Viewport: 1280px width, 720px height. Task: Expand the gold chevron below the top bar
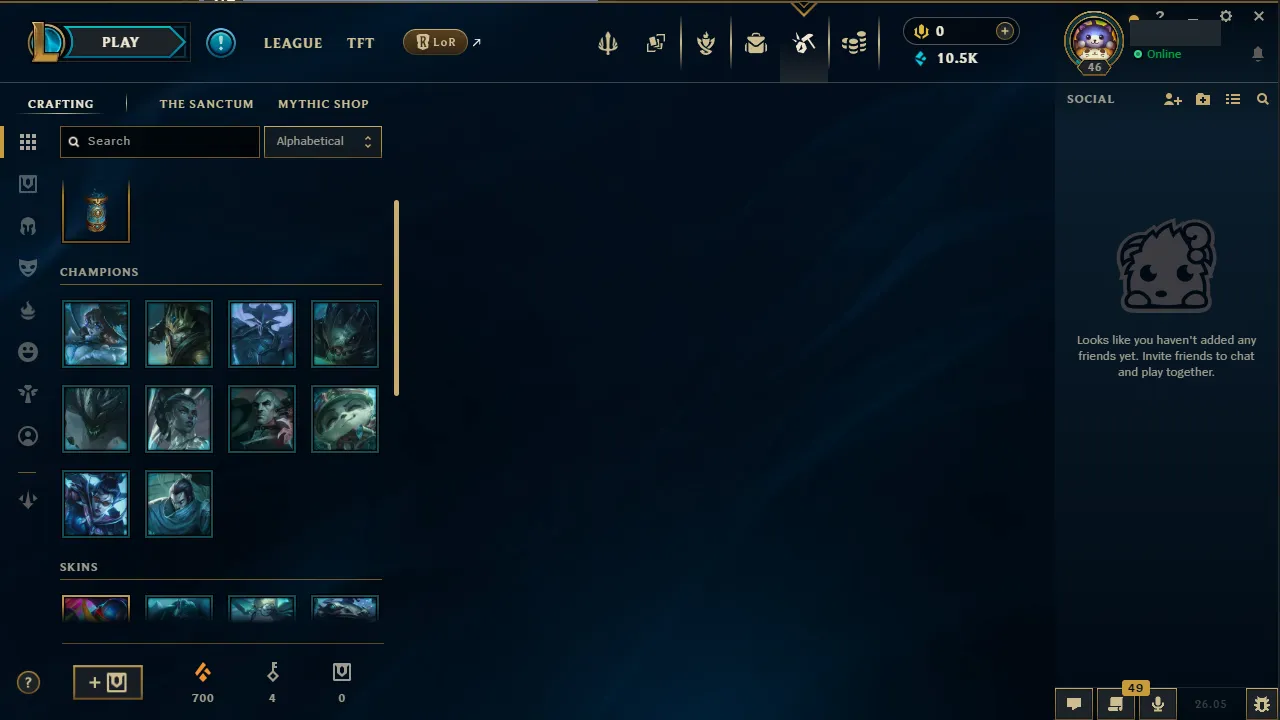[x=804, y=8]
